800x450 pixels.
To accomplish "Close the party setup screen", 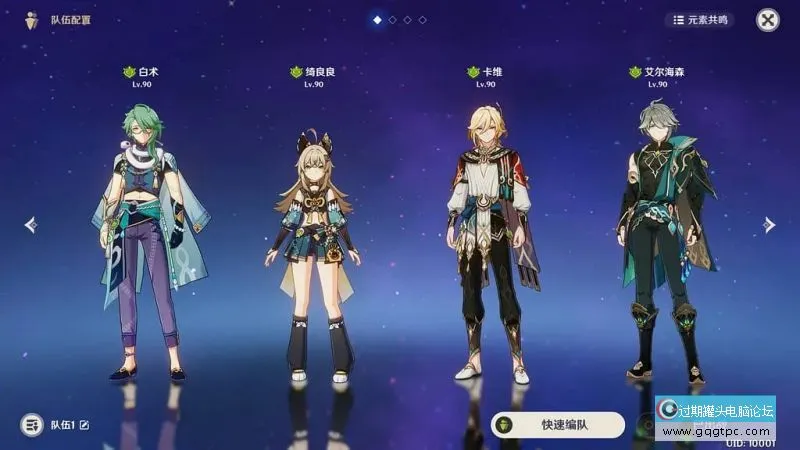I will point(767,19).
